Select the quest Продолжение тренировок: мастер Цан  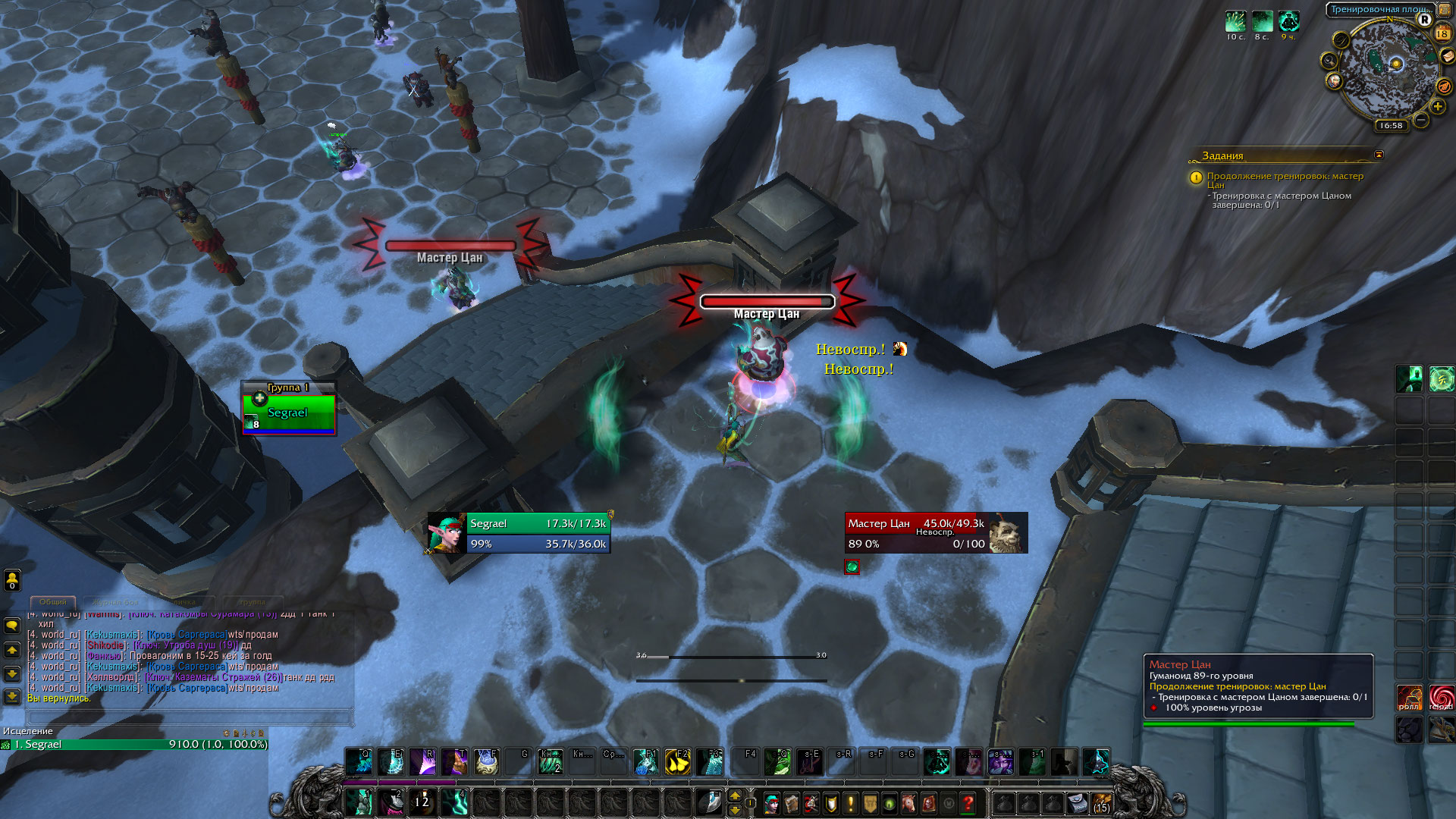pos(1285,180)
